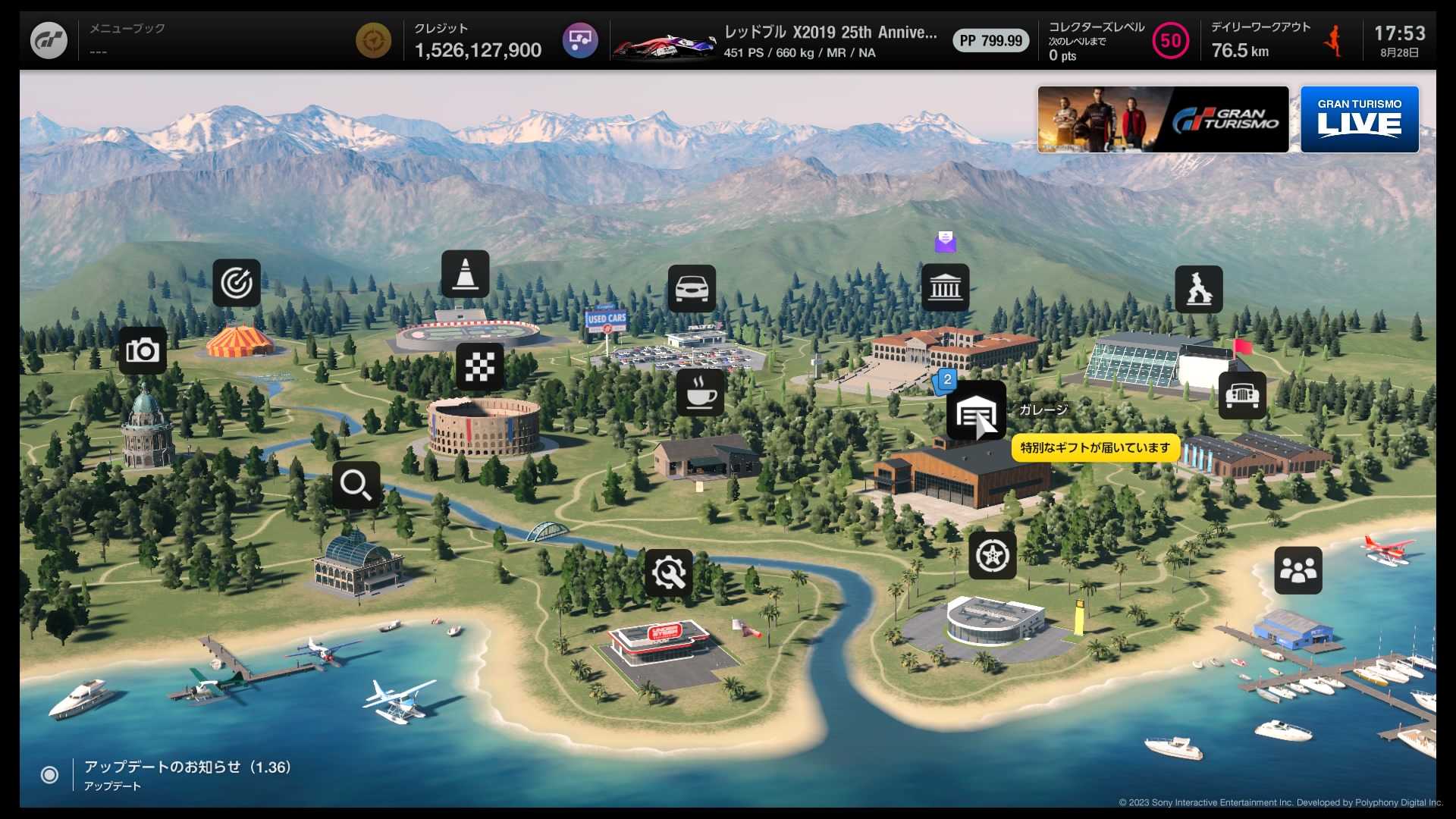Image resolution: width=1456 pixels, height=819 pixels.
Task: Open Brand Central building icon
Action: (945, 287)
